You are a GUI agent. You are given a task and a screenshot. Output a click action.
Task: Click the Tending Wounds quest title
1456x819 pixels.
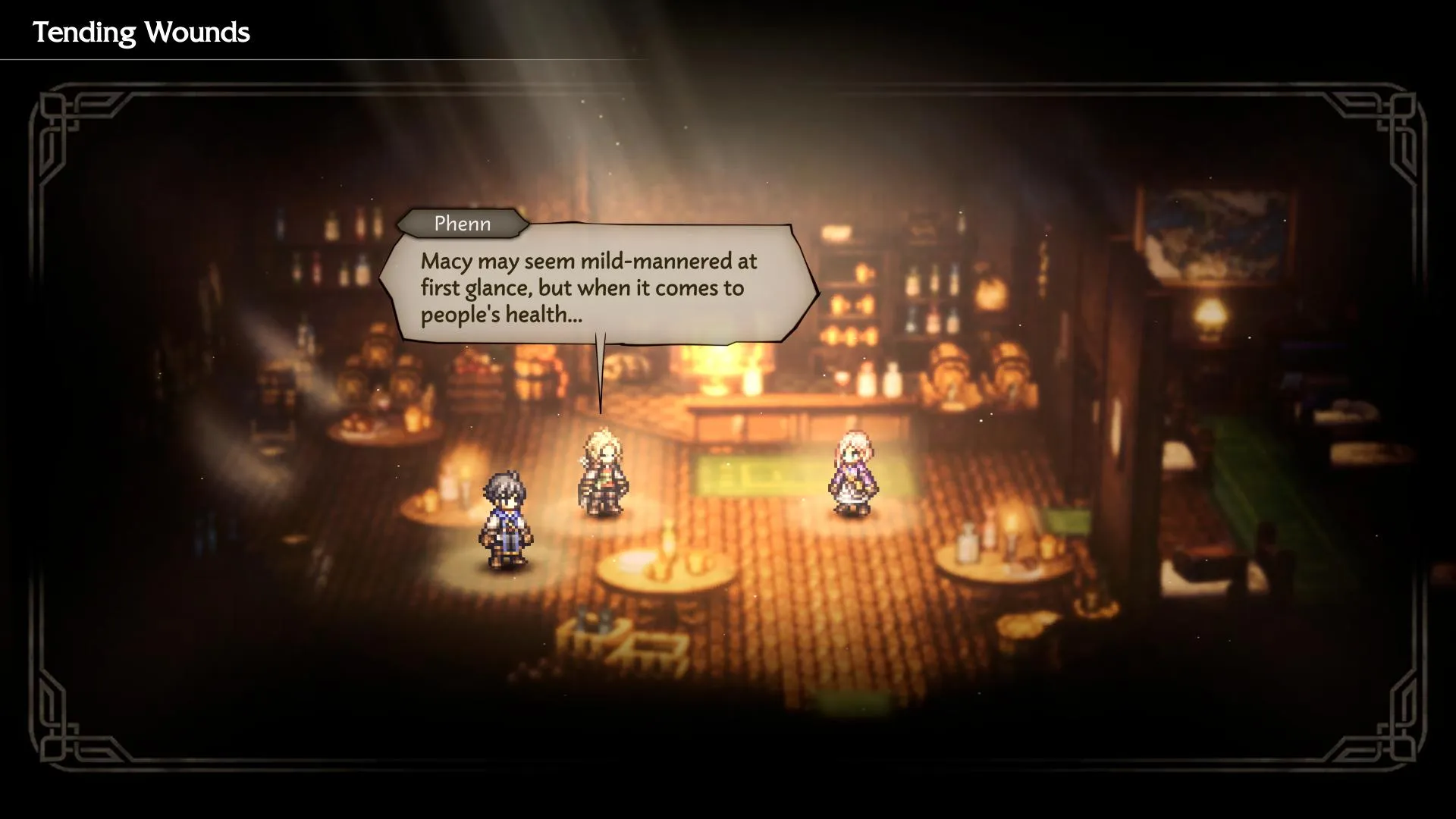tap(140, 32)
